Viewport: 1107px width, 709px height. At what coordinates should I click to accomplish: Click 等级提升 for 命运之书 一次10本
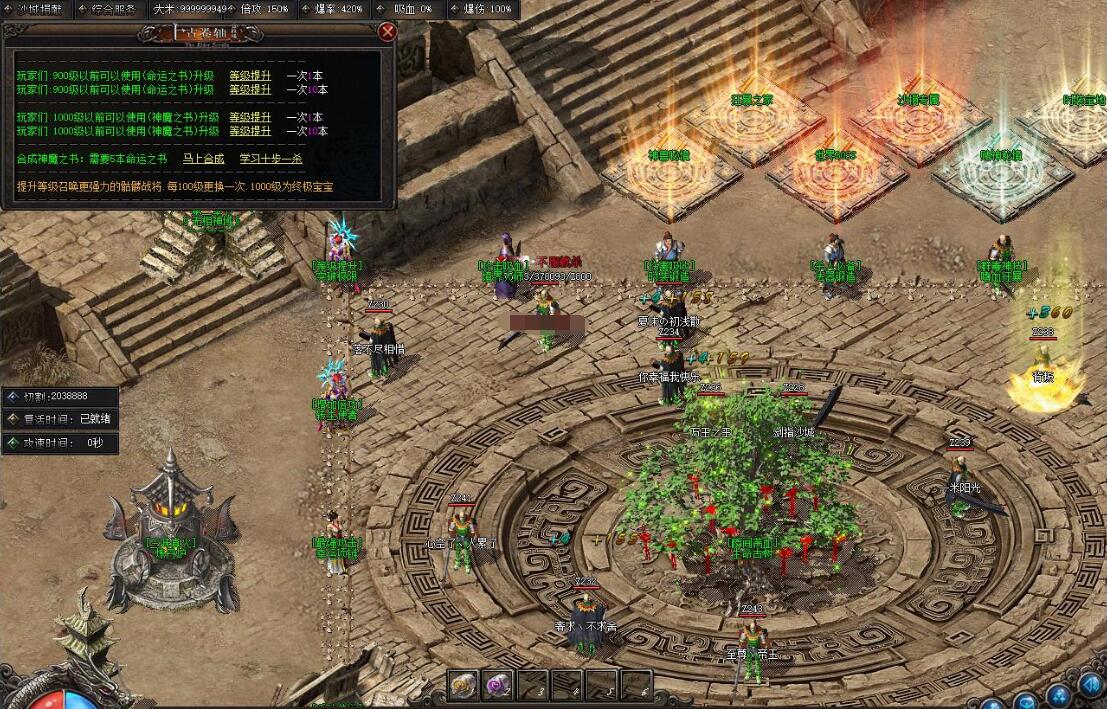point(250,90)
